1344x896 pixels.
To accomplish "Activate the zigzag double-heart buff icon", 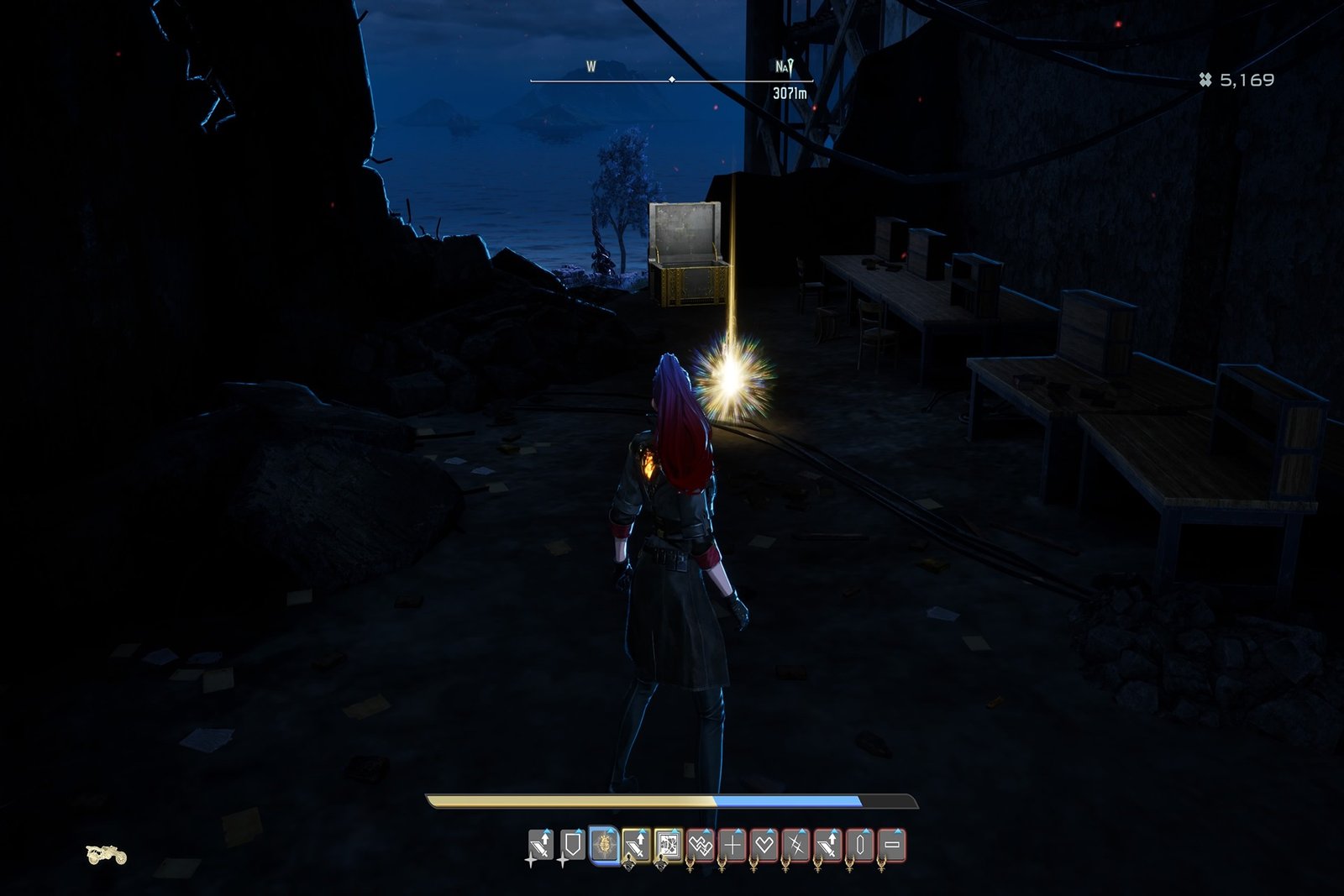I will [x=700, y=845].
